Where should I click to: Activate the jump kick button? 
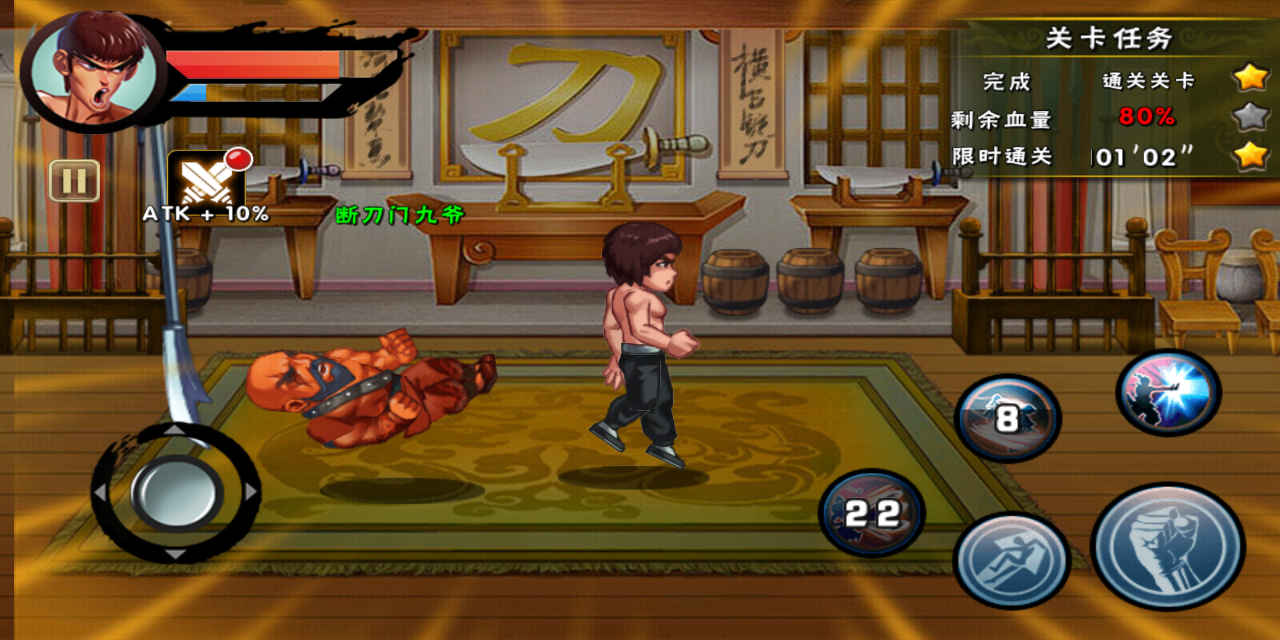click(1011, 561)
